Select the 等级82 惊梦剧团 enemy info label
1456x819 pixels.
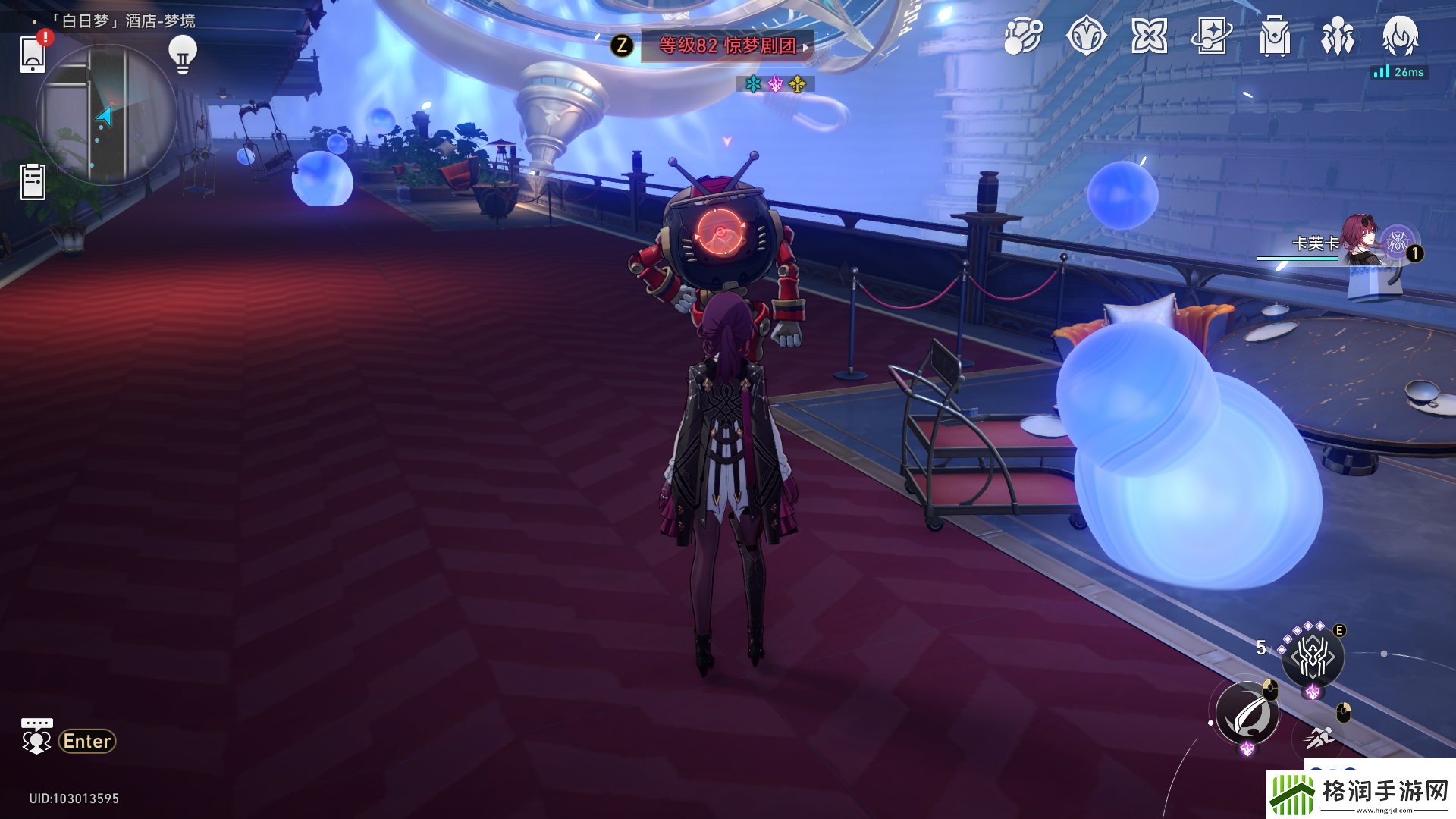pyautogui.click(x=726, y=45)
